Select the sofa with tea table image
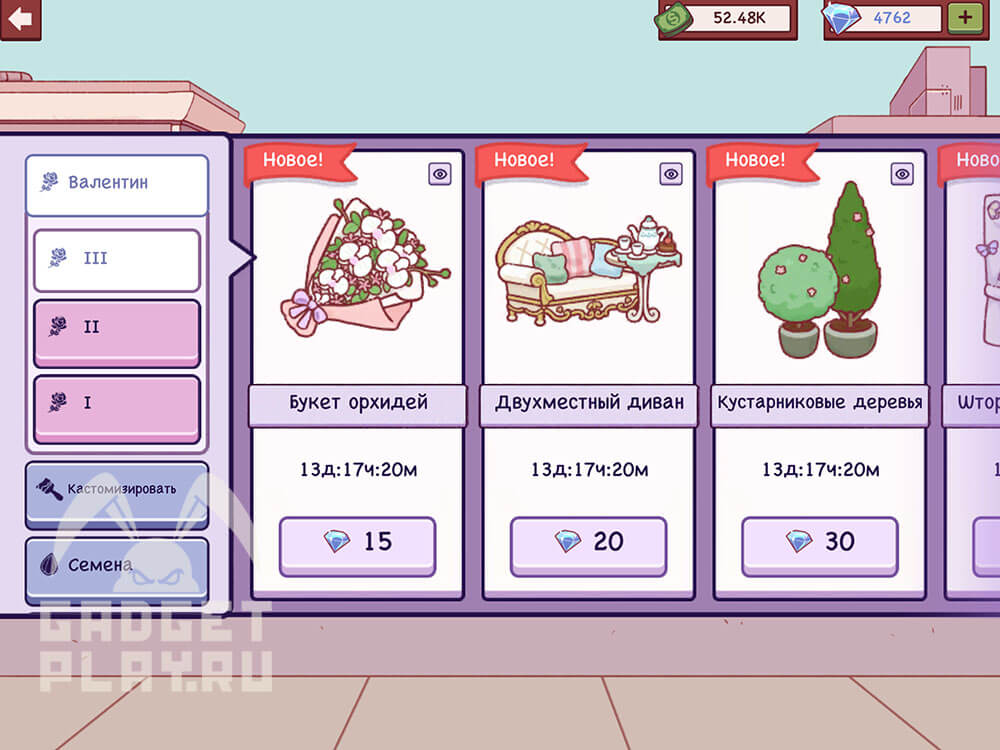Image resolution: width=1000 pixels, height=750 pixels. [x=588, y=268]
